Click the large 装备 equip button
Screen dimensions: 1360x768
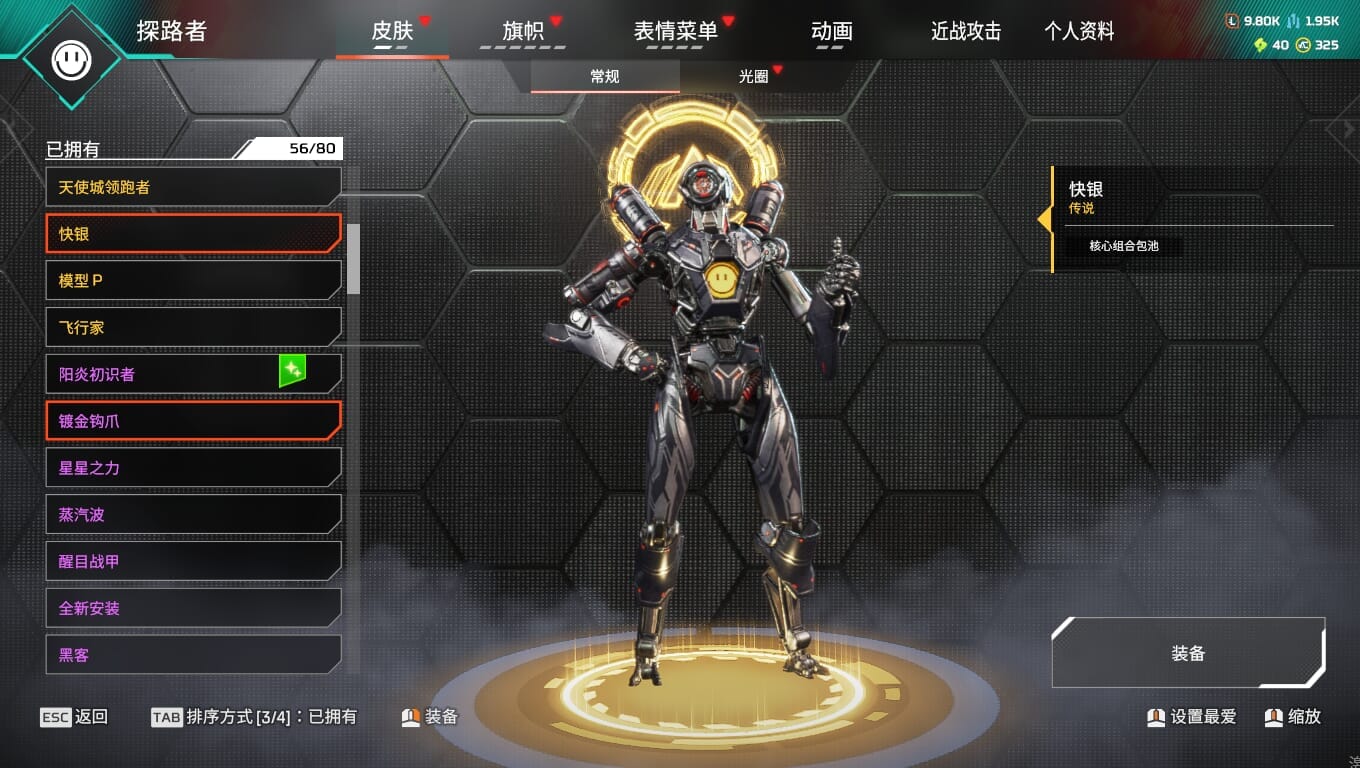tap(1188, 654)
